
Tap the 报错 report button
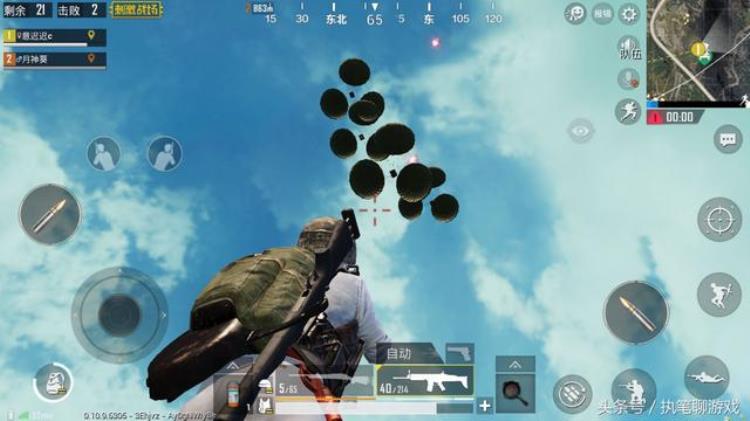[x=602, y=14]
